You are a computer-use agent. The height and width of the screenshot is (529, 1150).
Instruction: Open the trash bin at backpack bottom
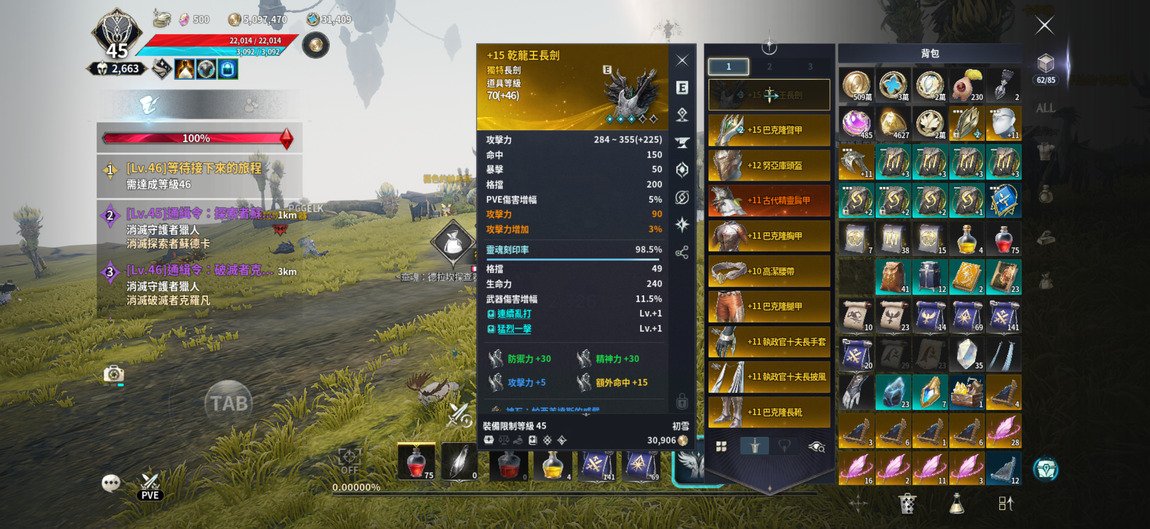pyautogui.click(x=907, y=503)
